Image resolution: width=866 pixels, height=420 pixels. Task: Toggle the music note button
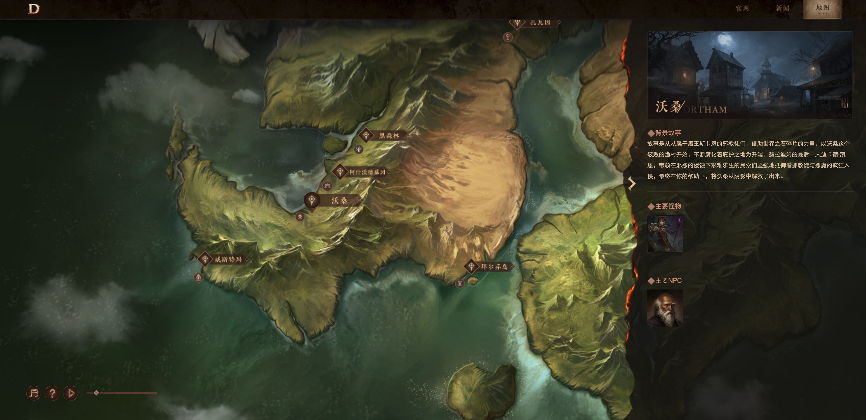click(34, 393)
